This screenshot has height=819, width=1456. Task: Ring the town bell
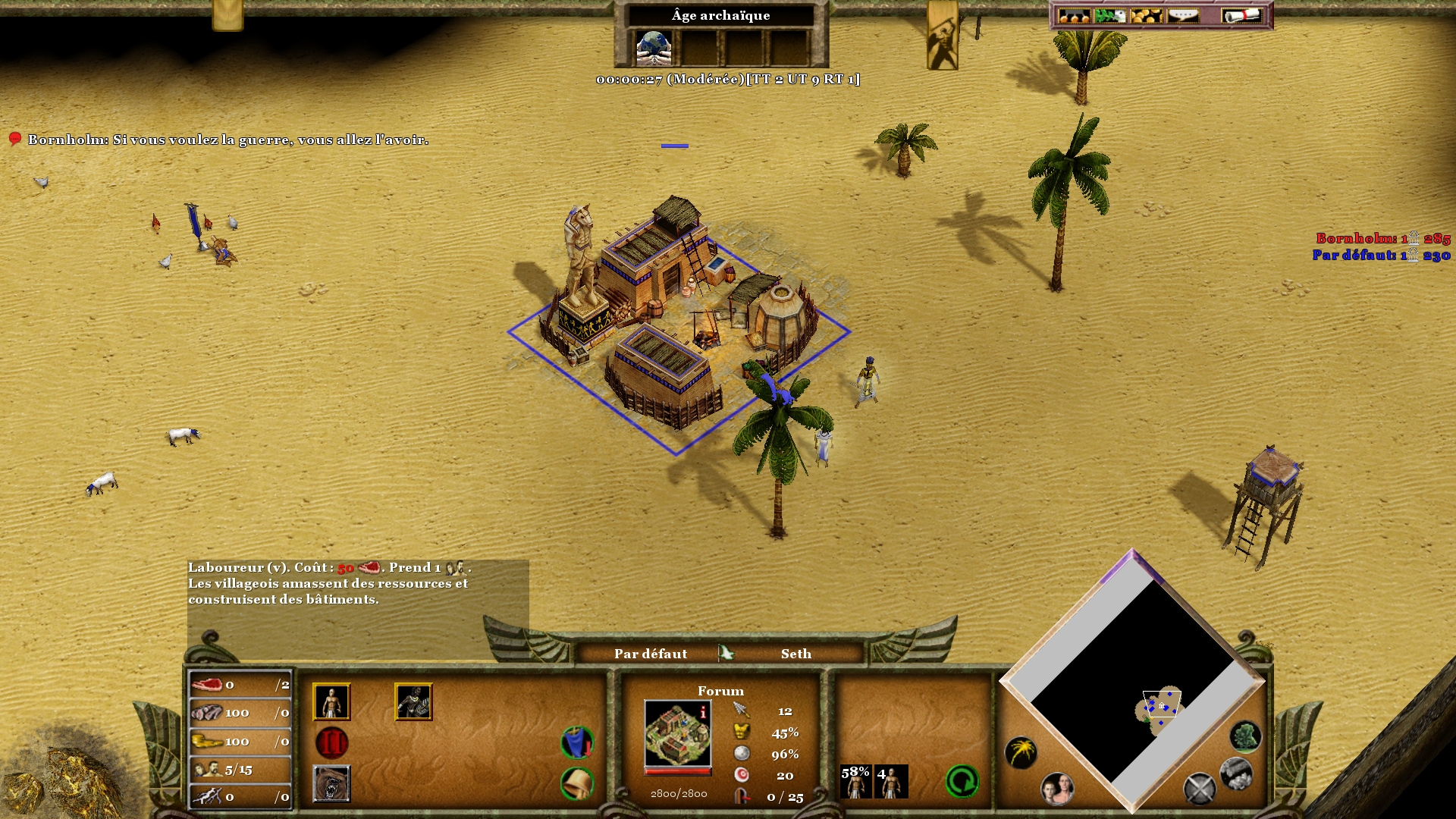click(x=577, y=783)
